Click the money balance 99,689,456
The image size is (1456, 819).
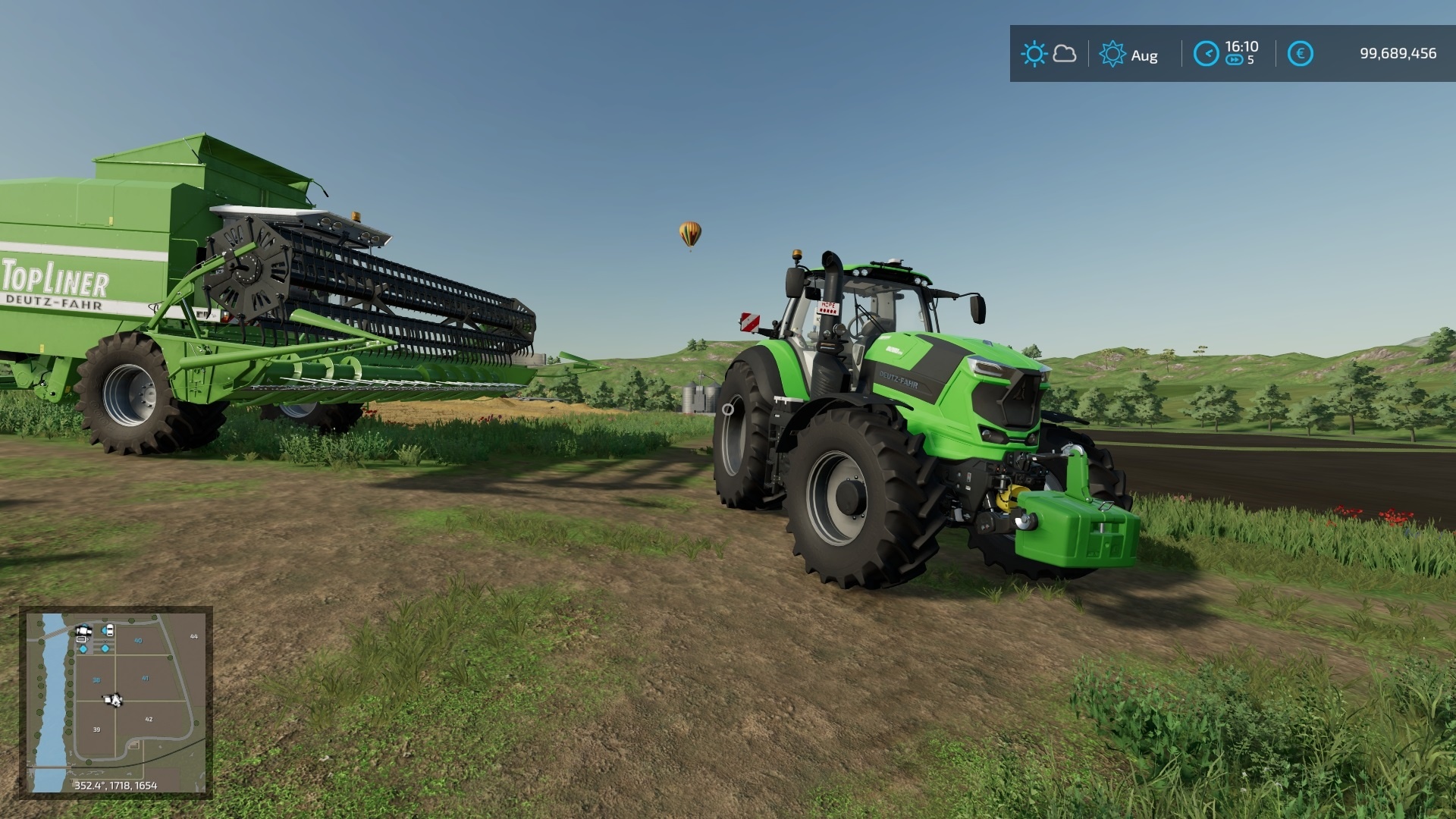(1399, 52)
